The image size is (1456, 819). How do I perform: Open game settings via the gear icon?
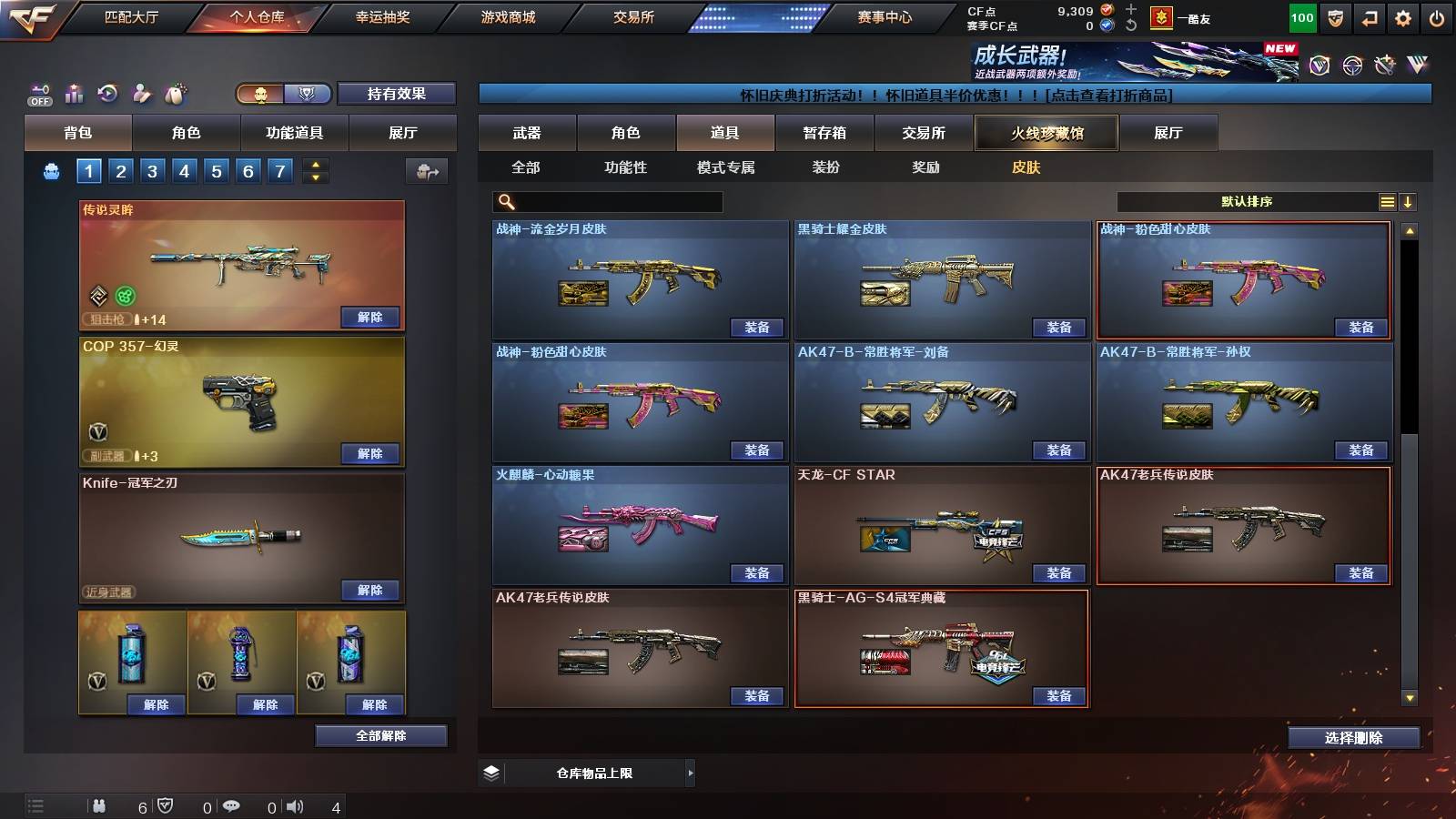(x=1404, y=17)
